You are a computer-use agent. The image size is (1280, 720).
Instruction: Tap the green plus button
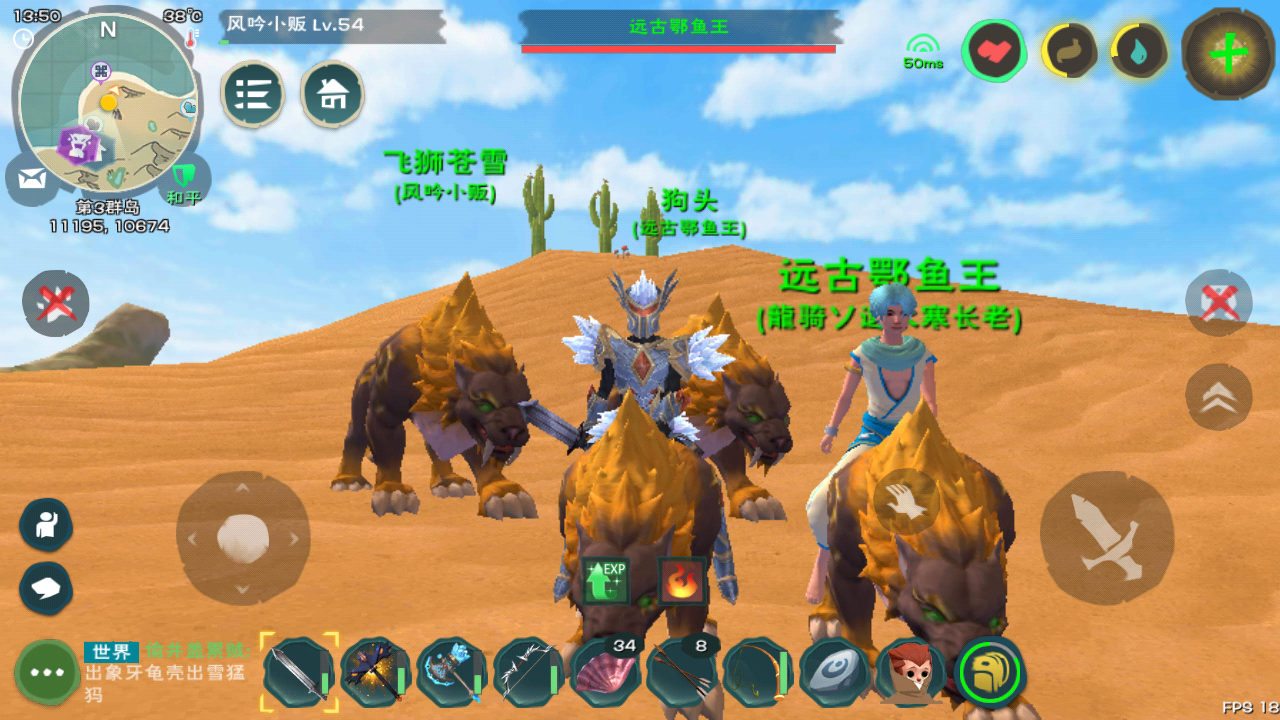(x=1228, y=54)
